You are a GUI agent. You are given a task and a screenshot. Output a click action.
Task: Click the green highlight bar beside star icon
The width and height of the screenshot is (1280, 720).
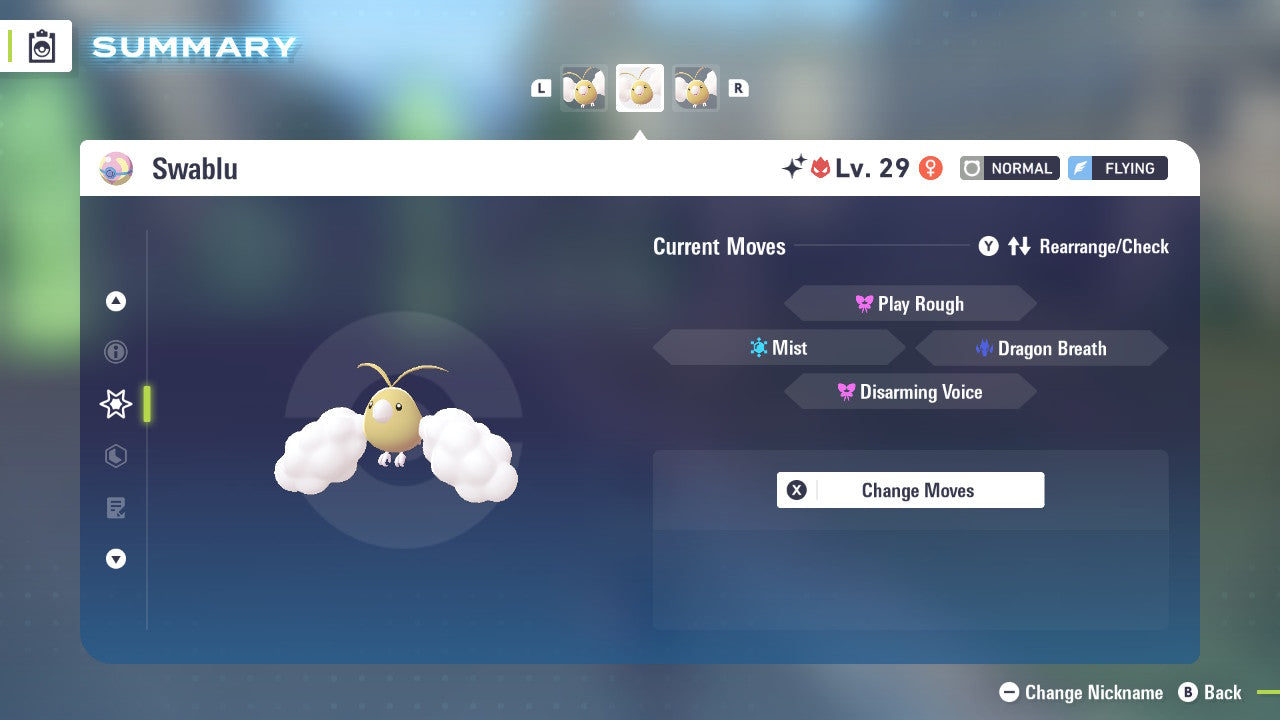click(146, 404)
